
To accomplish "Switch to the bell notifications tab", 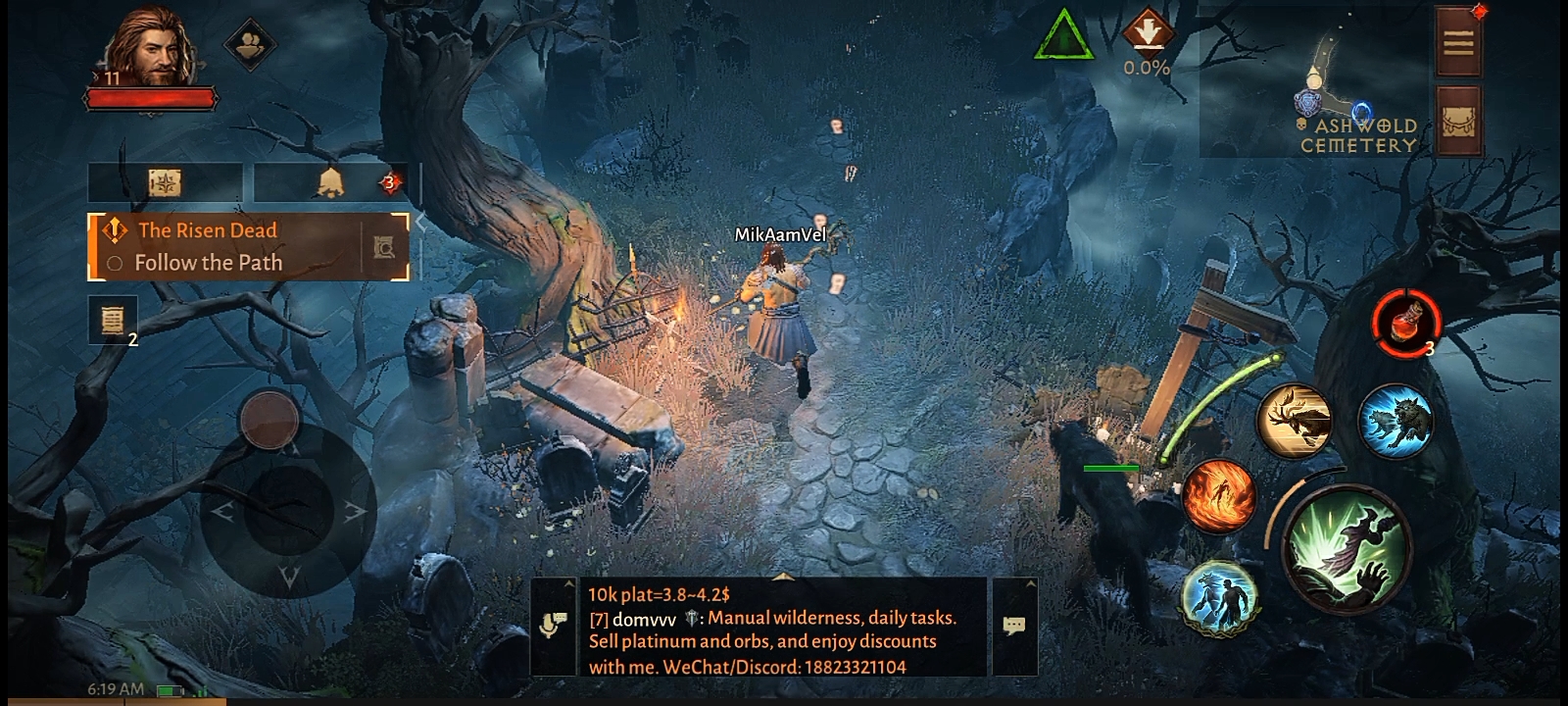I will 331,182.
